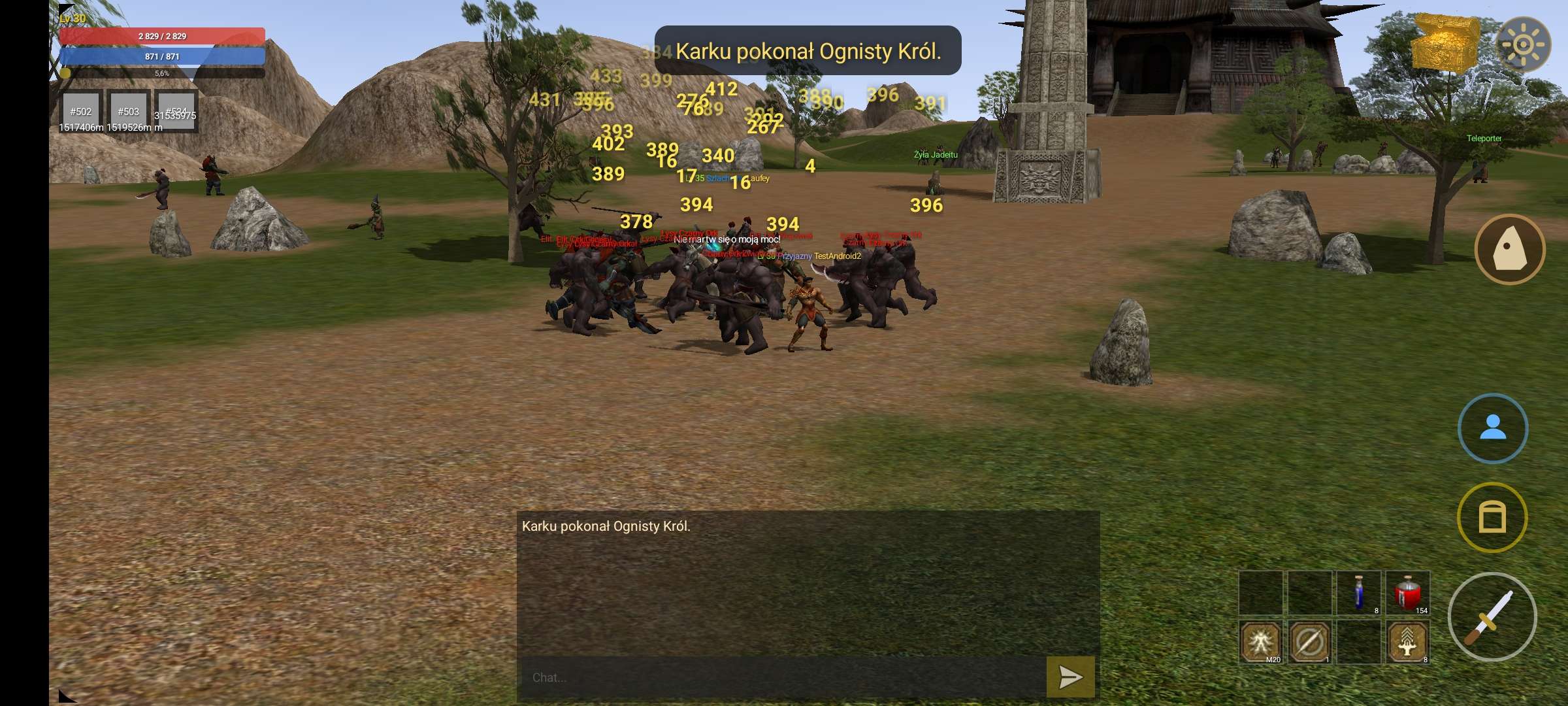Open the golden treasure chest shop
This screenshot has height=706, width=1568.
pyautogui.click(x=1445, y=42)
